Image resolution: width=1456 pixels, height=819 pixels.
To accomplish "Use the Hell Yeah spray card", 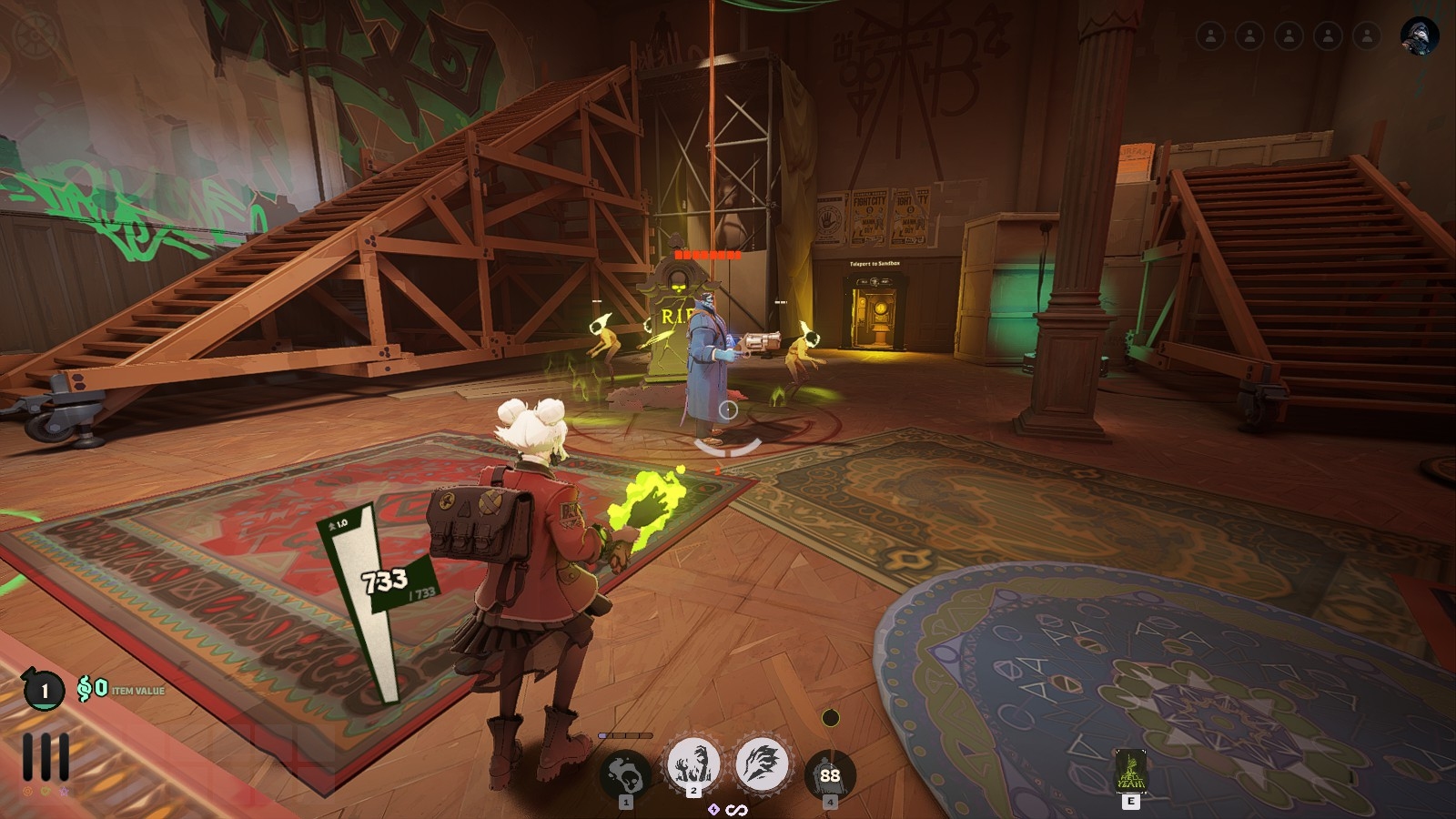I will point(1131,772).
